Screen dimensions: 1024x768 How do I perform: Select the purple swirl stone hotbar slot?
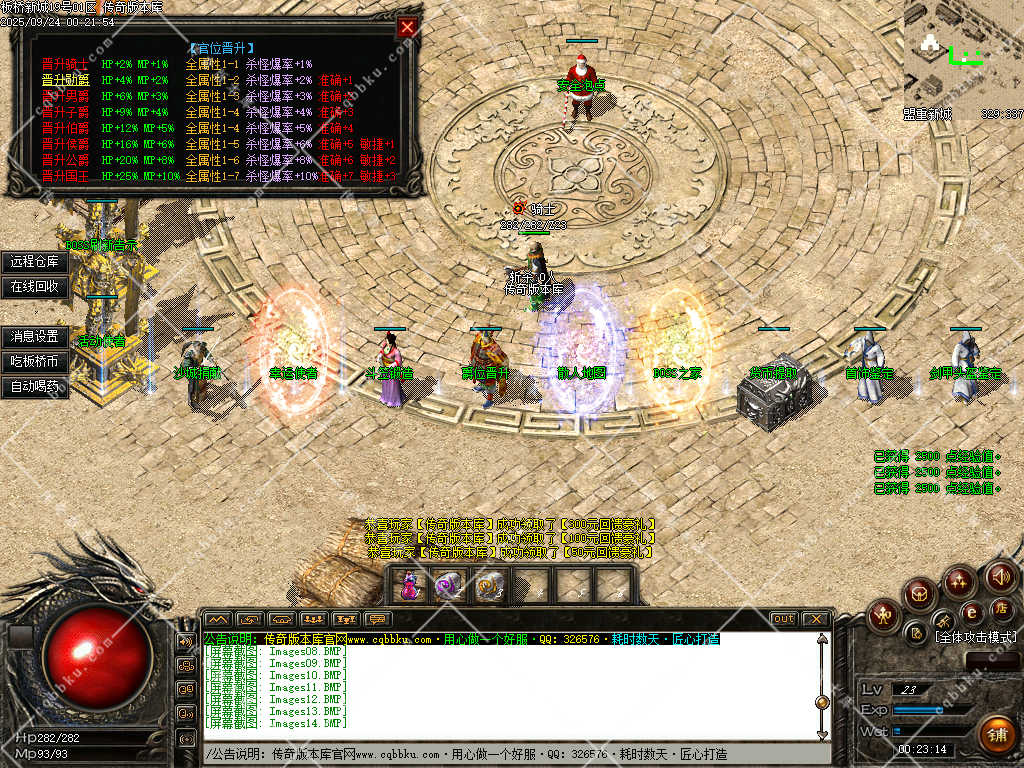[x=449, y=585]
